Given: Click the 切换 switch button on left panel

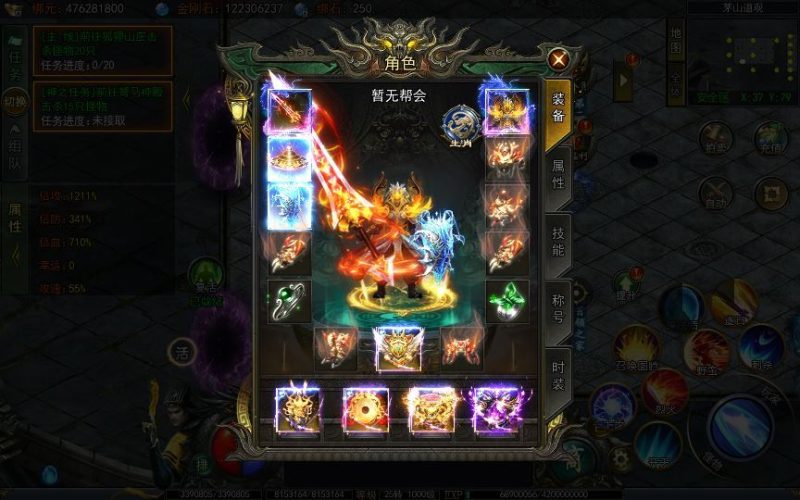Looking at the screenshot, I should tap(15, 102).
